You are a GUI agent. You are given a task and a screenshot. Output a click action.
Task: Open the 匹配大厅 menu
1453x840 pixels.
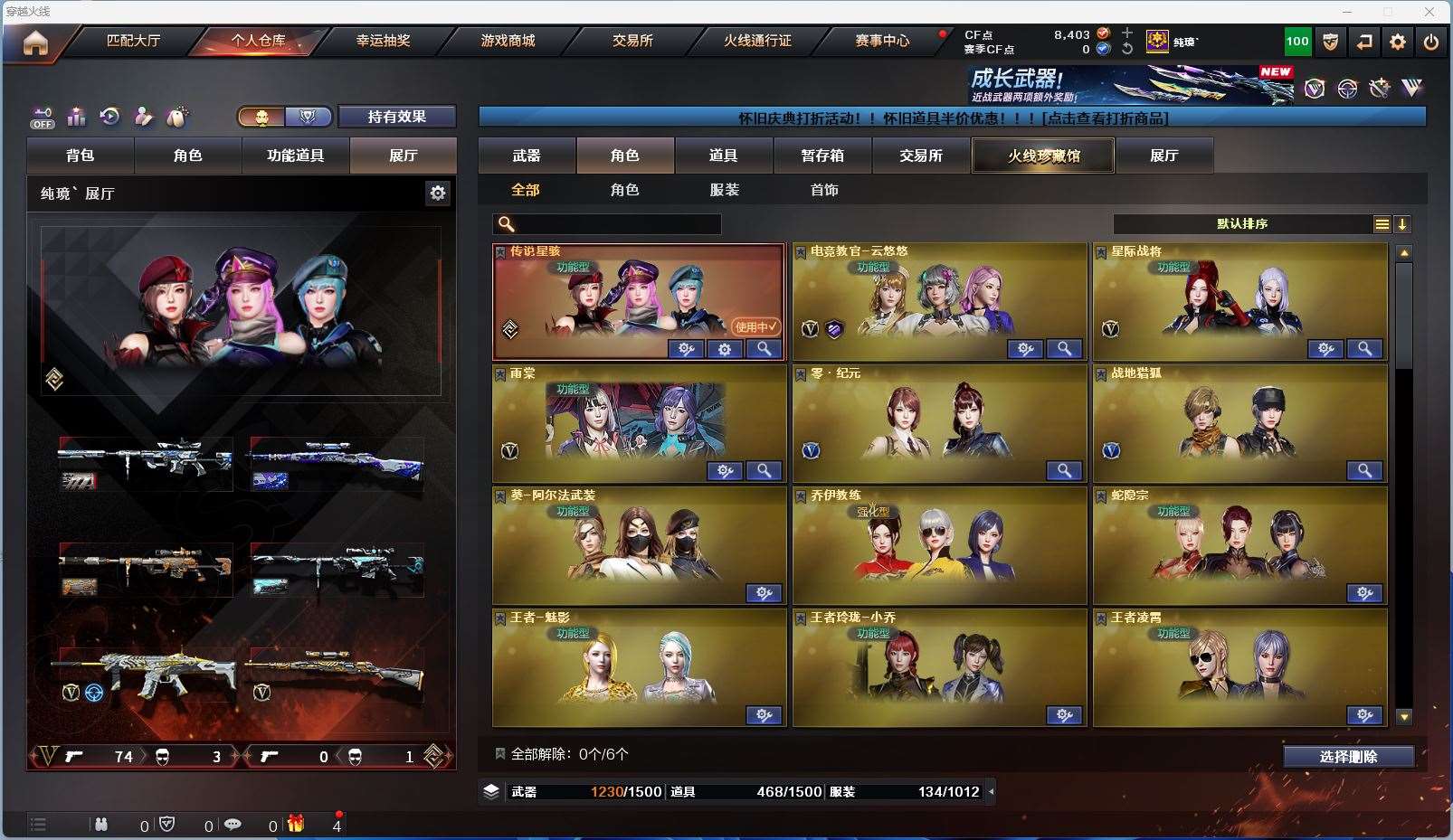point(133,41)
